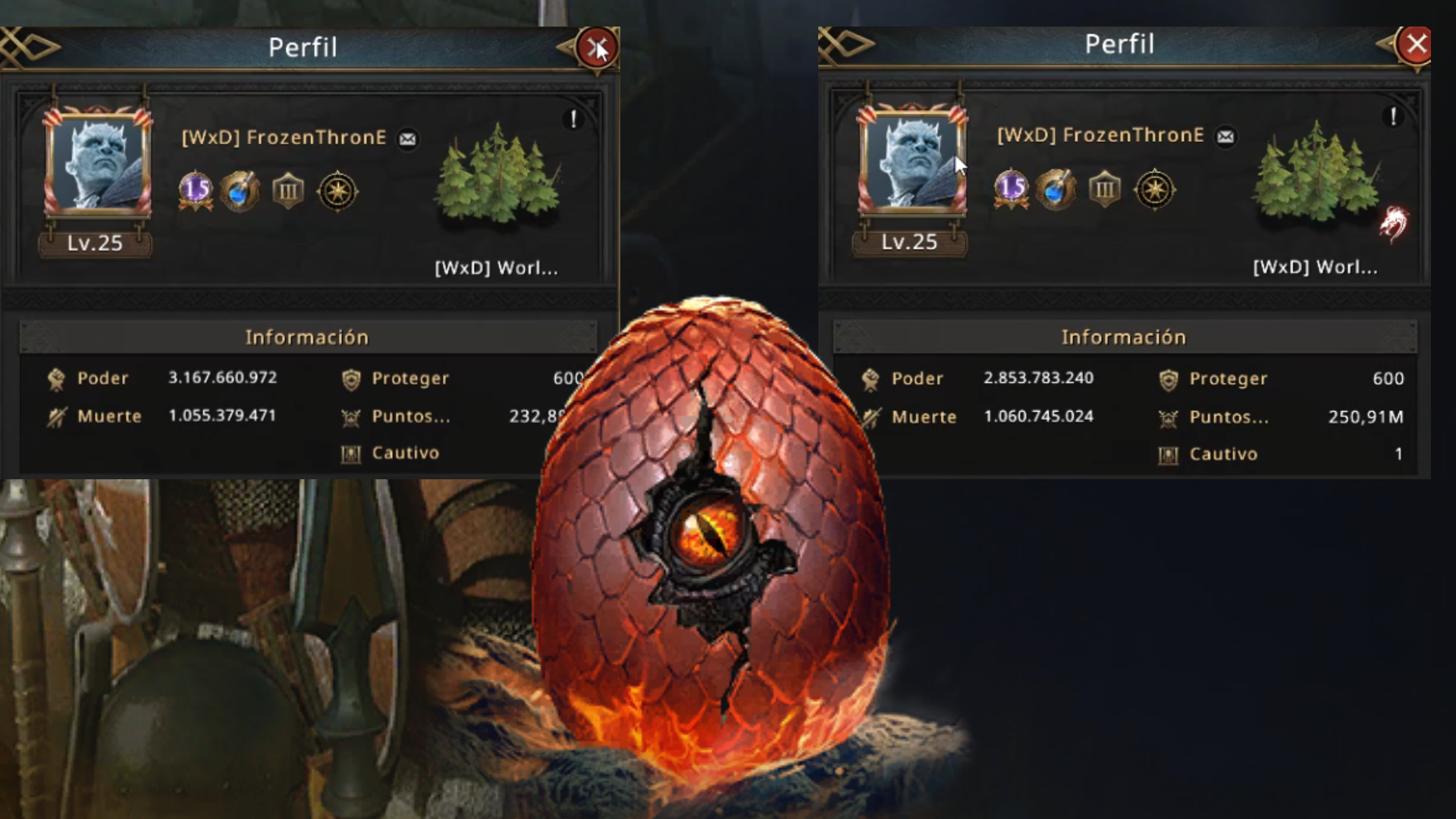Close the profile showing 3.167.660.972 power
Image resolution: width=1456 pixels, height=819 pixels.
coord(597,48)
